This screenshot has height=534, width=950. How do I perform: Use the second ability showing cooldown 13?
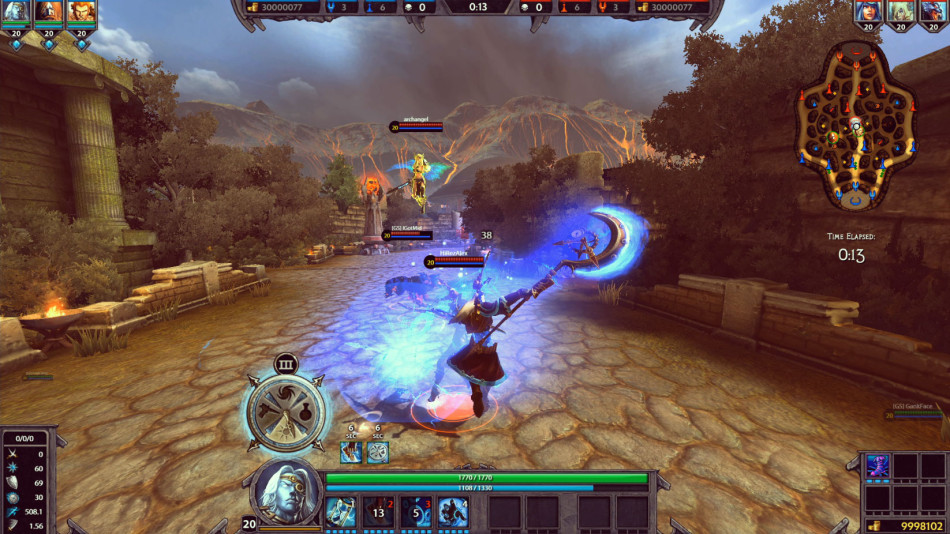pos(378,511)
